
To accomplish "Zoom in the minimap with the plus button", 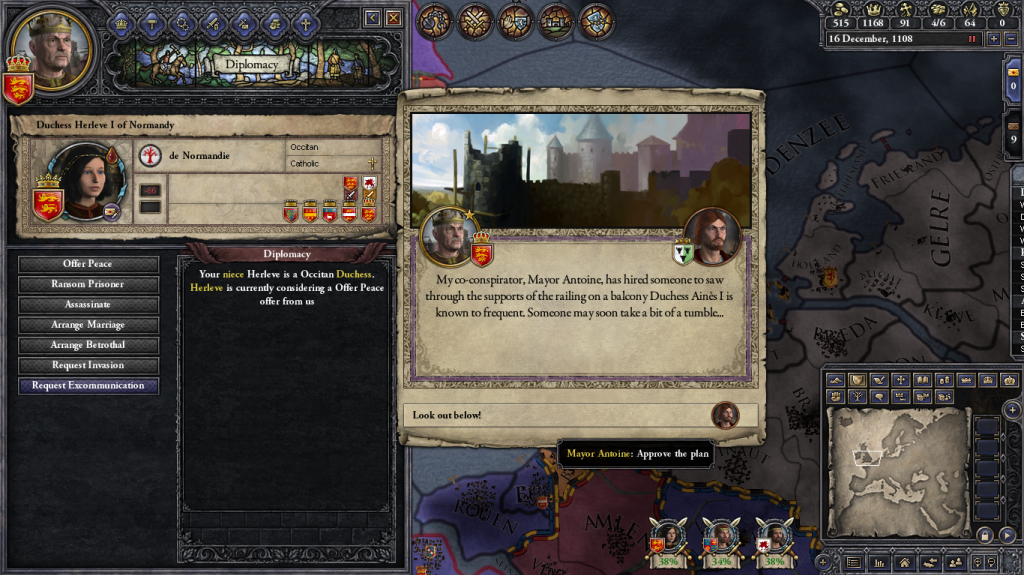I will pyautogui.click(x=1012, y=410).
